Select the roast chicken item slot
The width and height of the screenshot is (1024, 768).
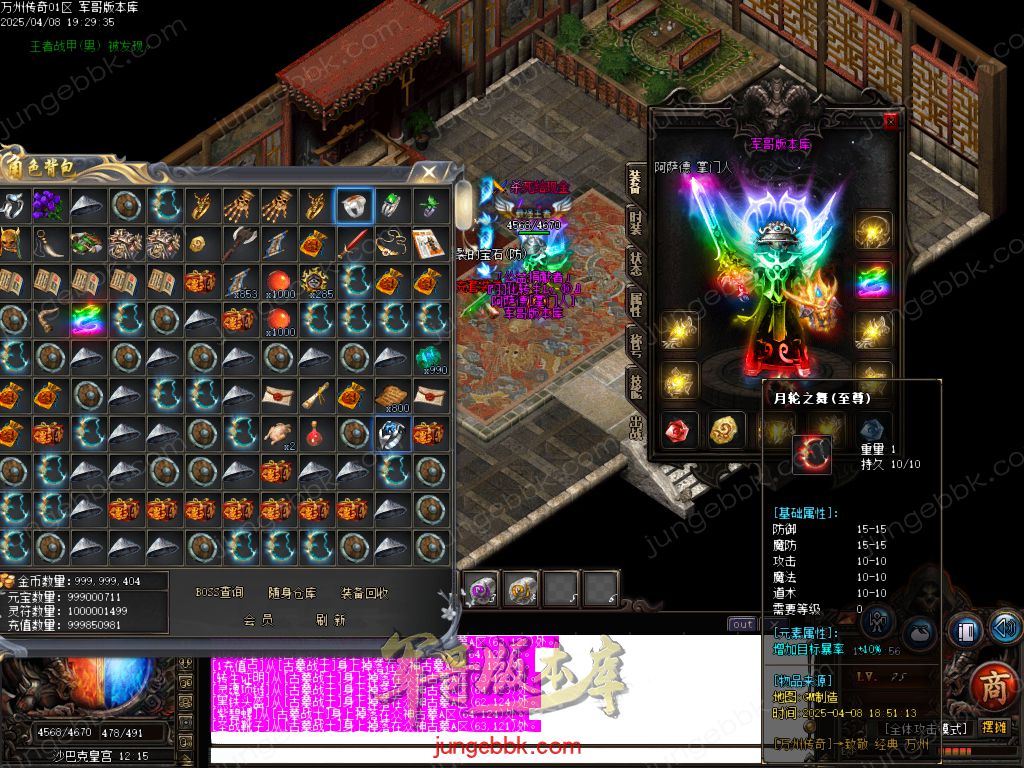277,433
